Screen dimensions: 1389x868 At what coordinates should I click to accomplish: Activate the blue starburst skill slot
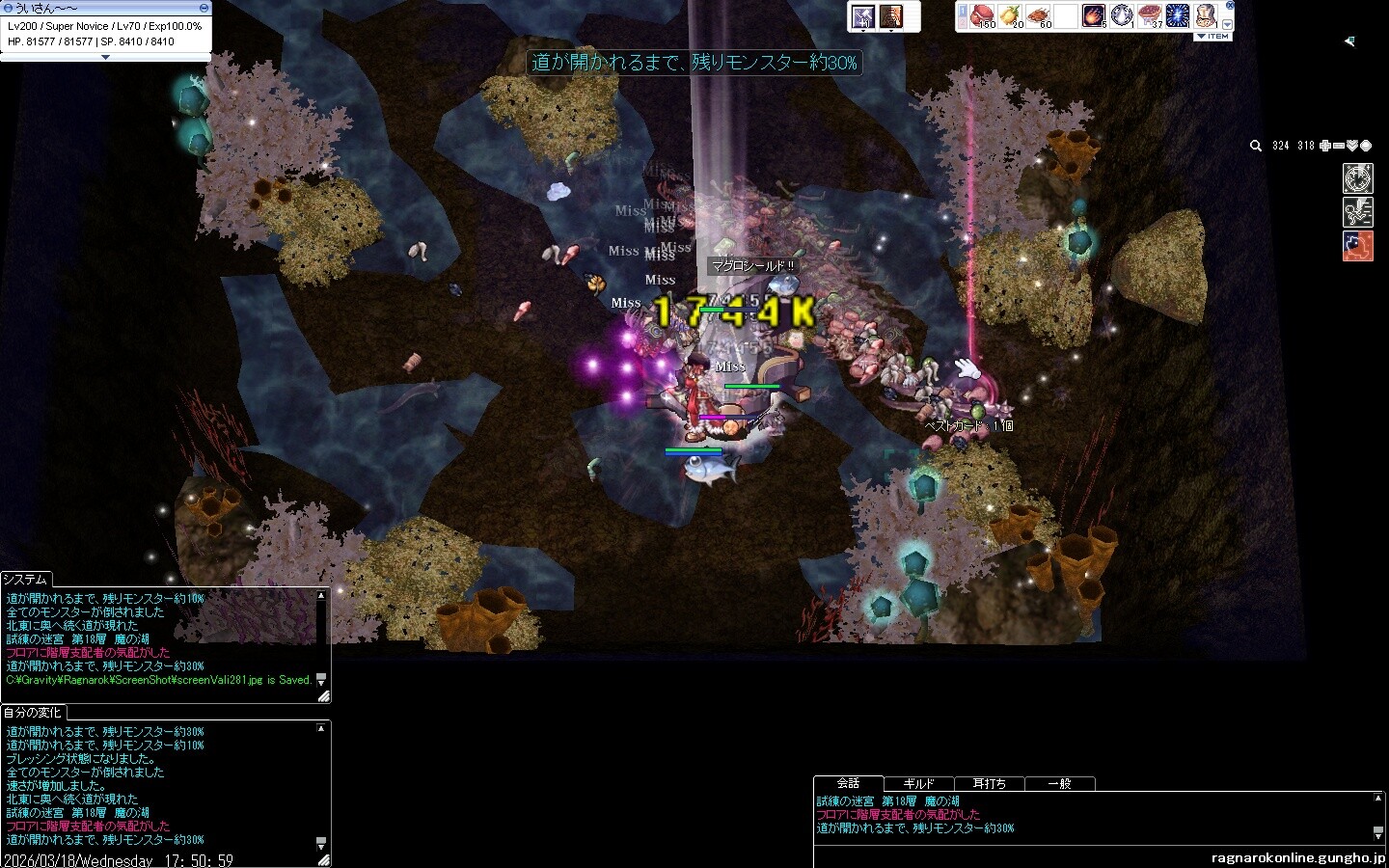coord(1178,15)
